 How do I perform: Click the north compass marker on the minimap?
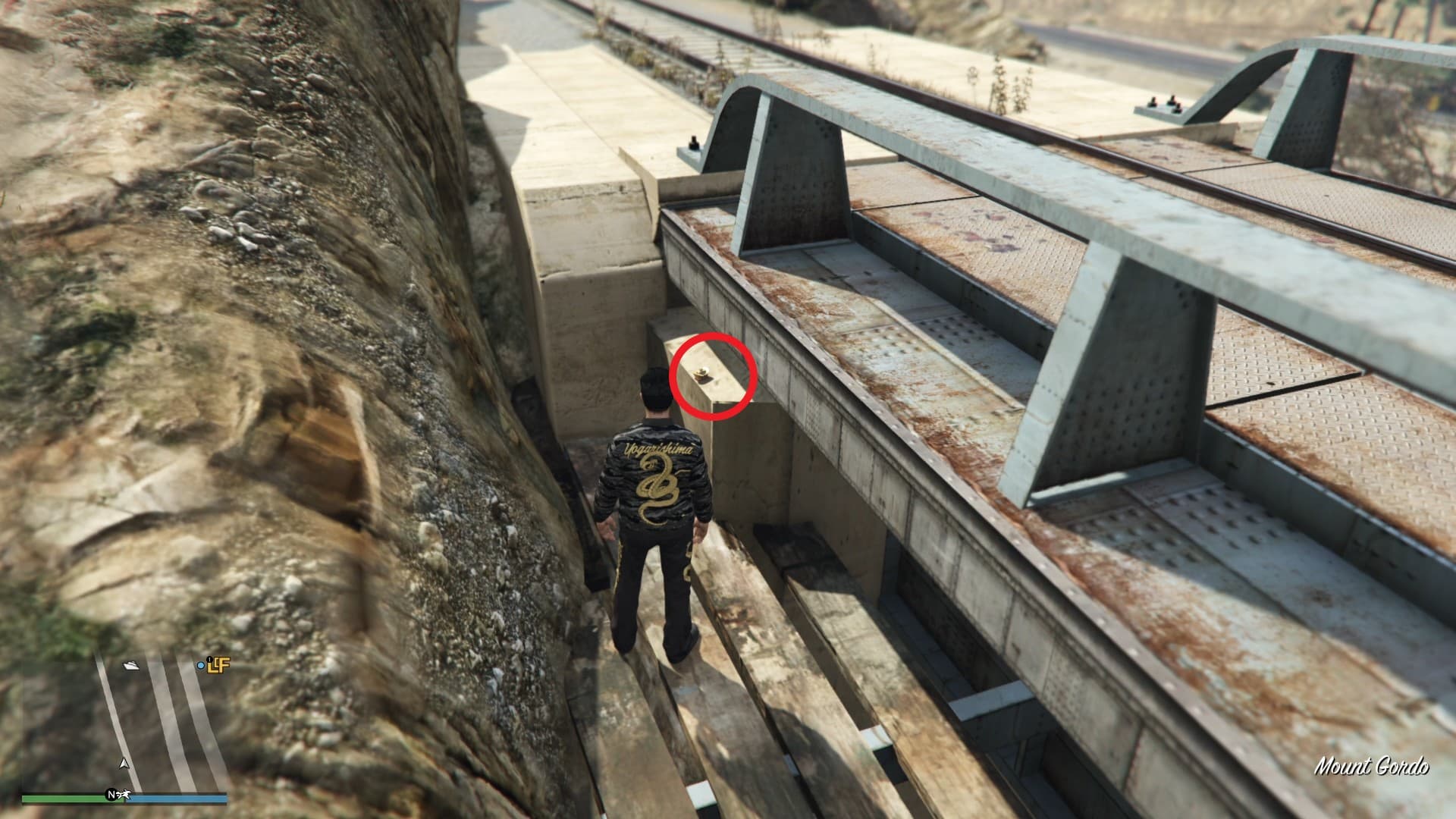coord(111,795)
